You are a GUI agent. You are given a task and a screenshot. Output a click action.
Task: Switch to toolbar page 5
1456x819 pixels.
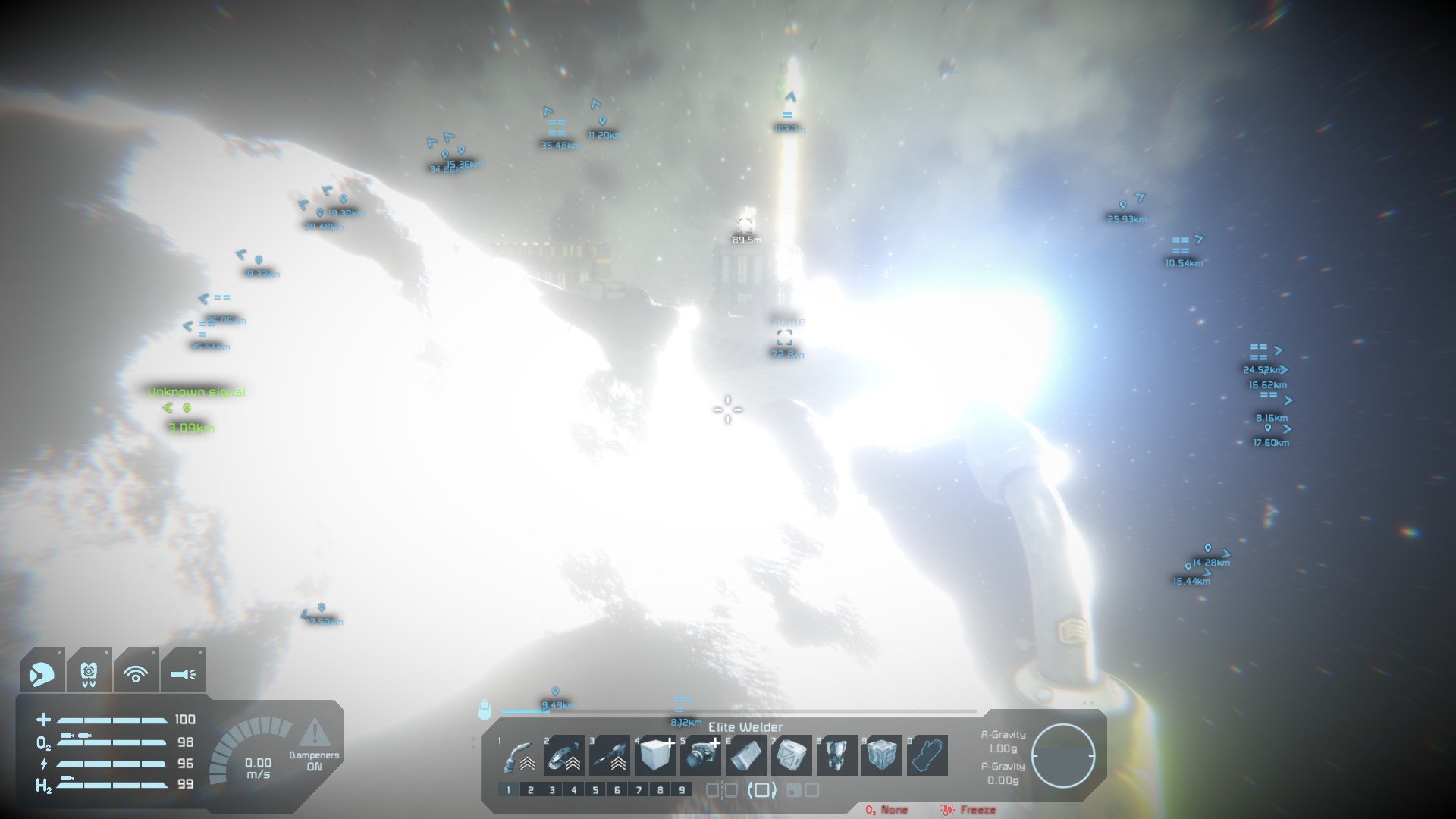click(x=595, y=790)
